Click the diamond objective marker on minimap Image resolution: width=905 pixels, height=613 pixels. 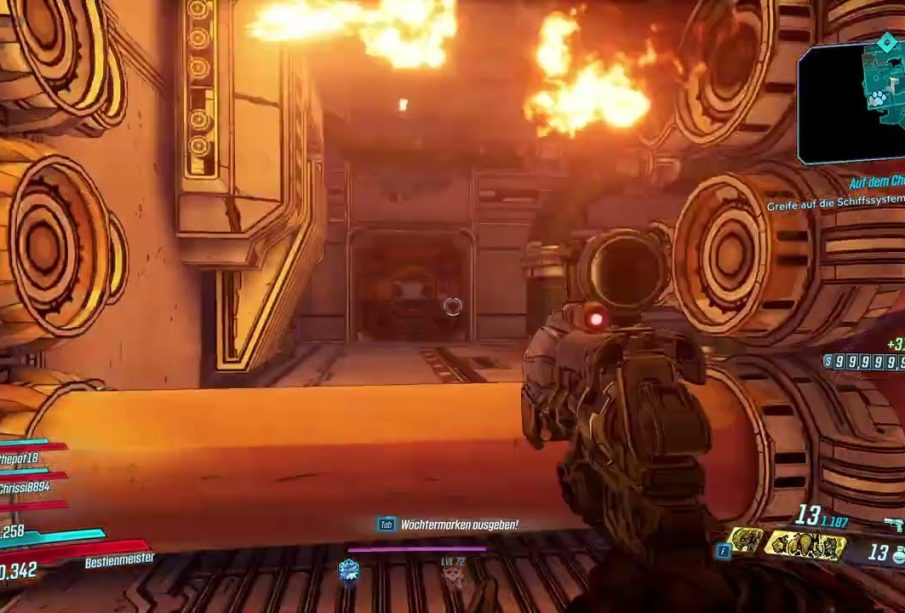(886, 42)
